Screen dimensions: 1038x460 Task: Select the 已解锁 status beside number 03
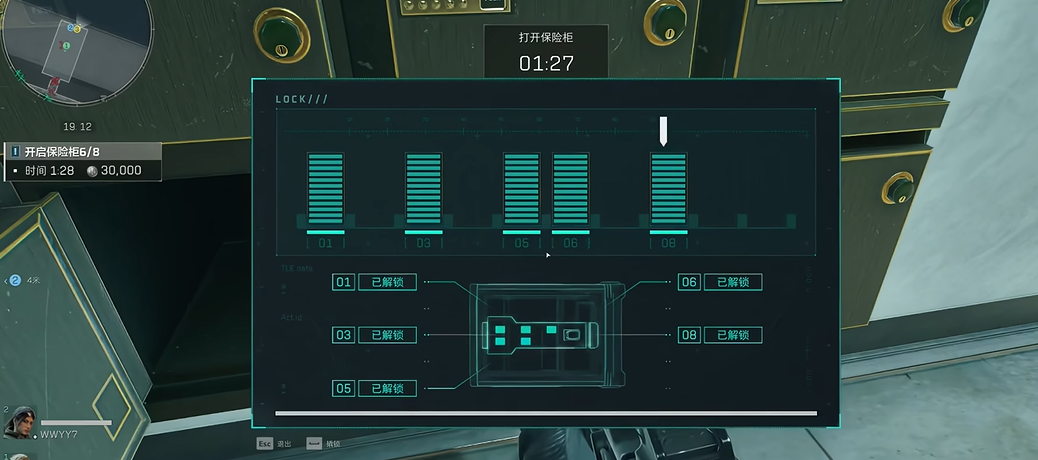click(x=387, y=335)
